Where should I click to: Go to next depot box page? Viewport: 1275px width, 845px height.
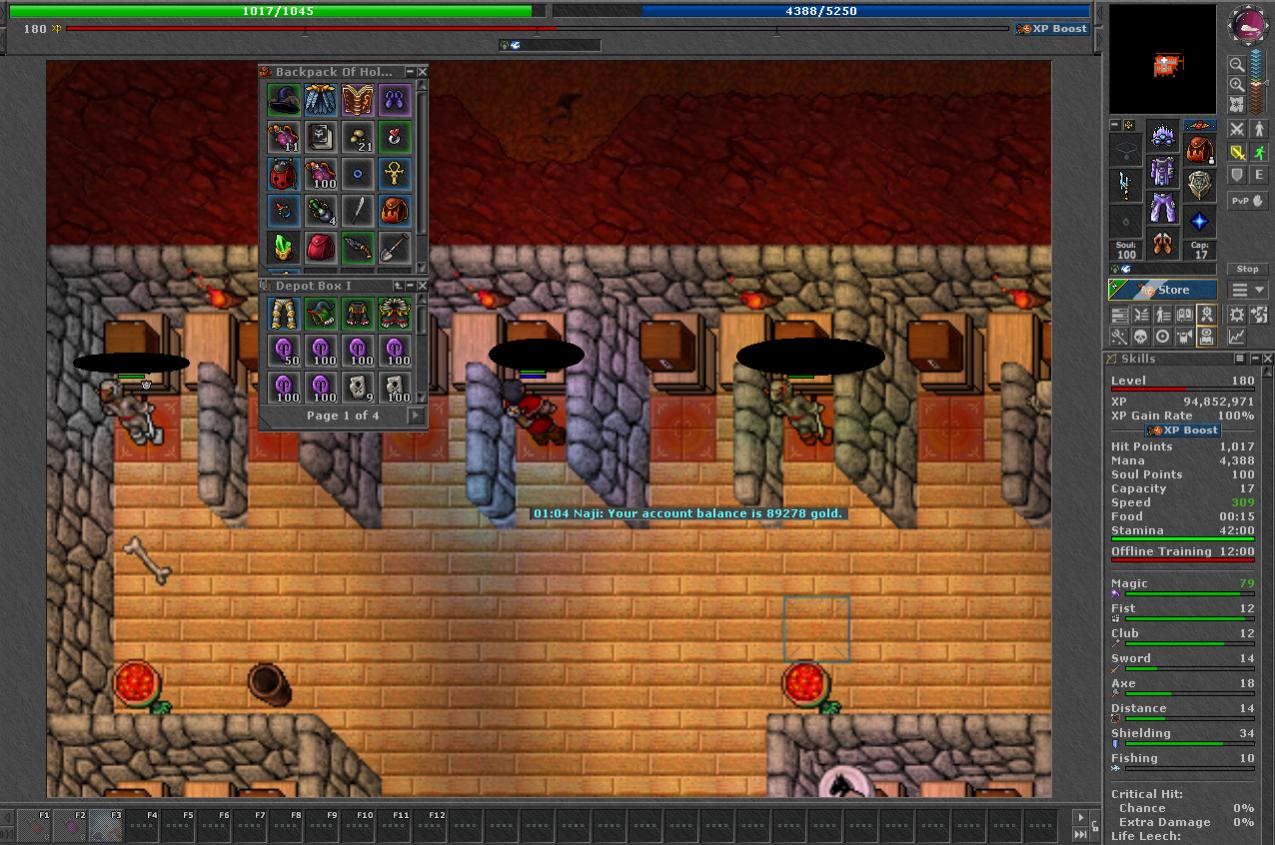tap(415, 416)
